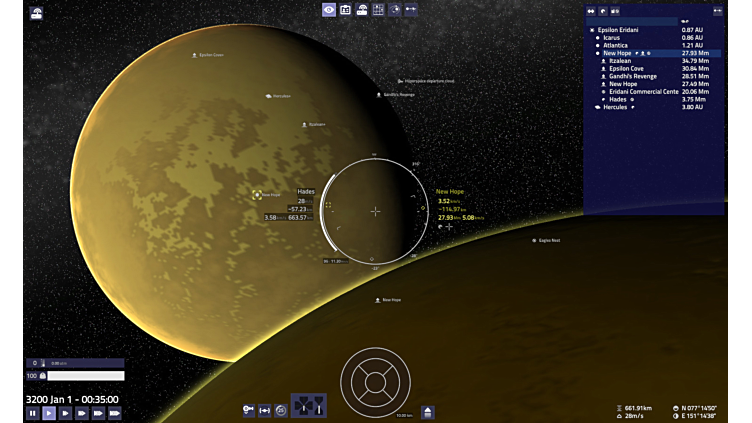Click the eject-style button beside the navball
752x423 pixels.
pos(428,412)
